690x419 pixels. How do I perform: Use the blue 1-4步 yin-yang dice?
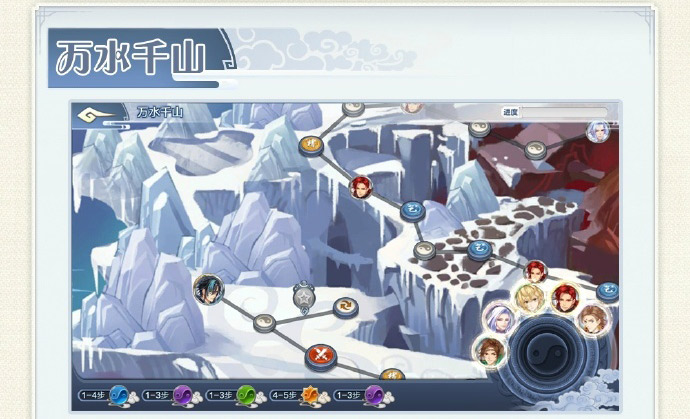pos(119,395)
